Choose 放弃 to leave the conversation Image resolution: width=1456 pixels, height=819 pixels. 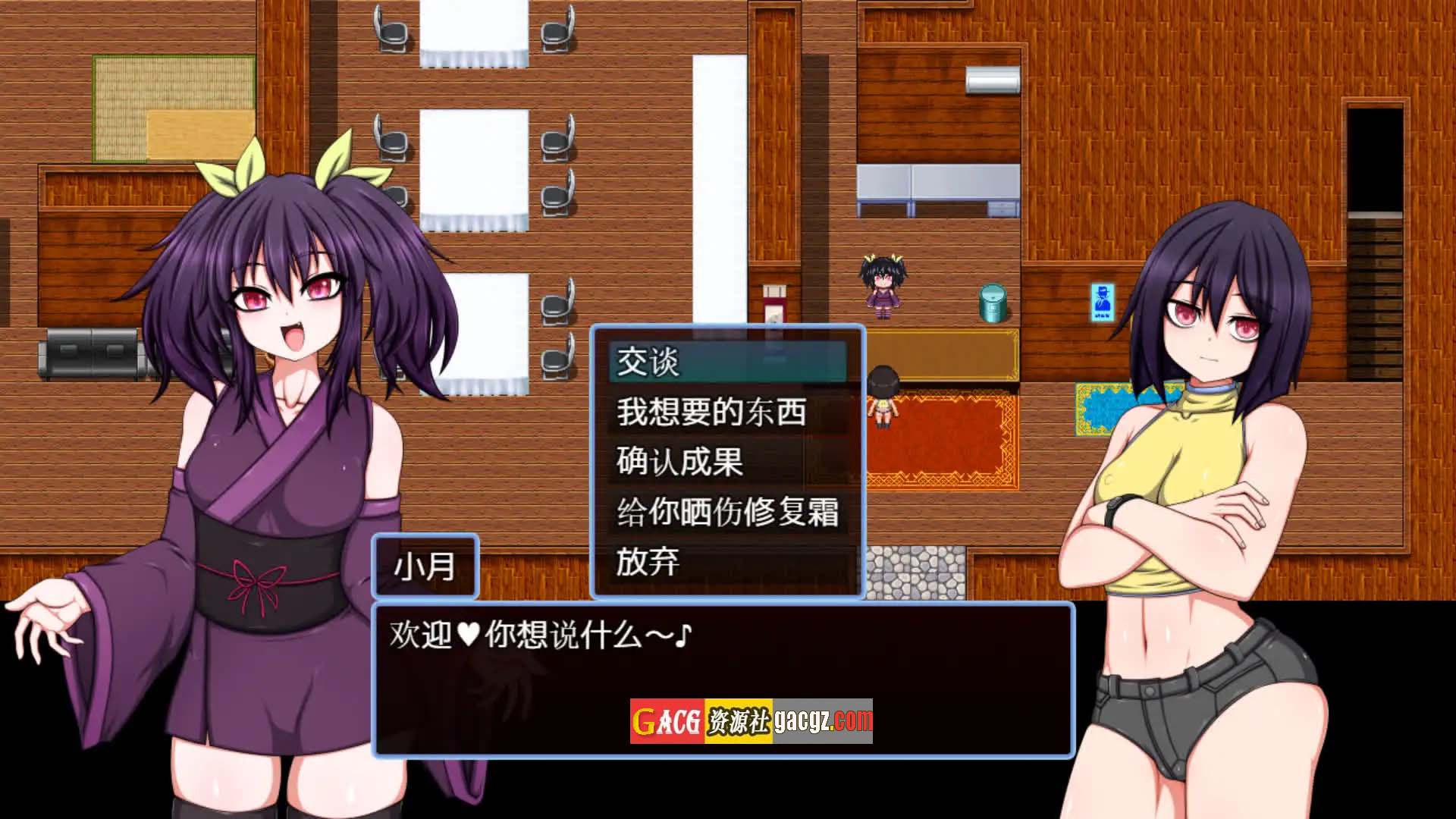726,562
